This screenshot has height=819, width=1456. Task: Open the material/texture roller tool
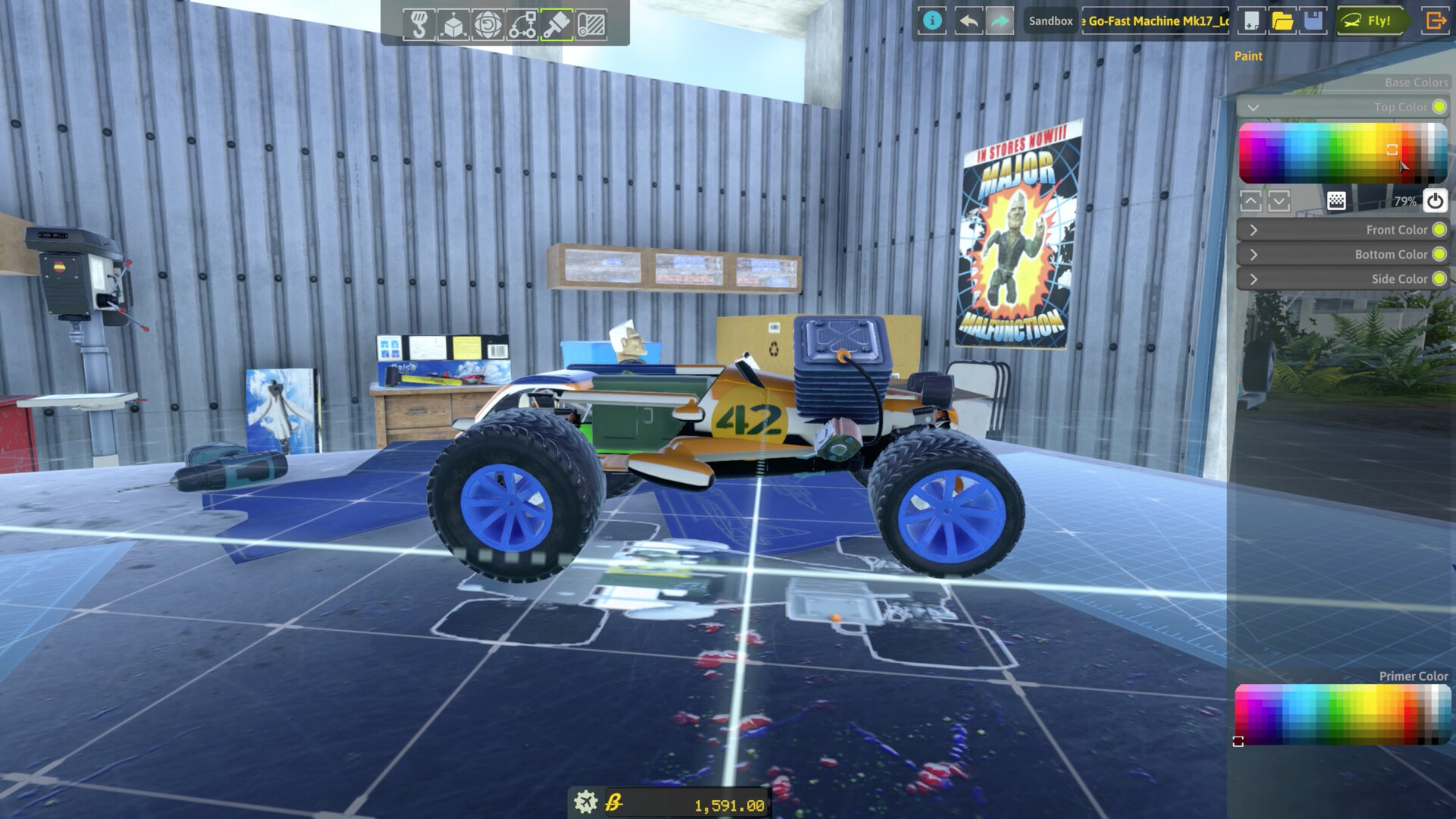[x=592, y=24]
